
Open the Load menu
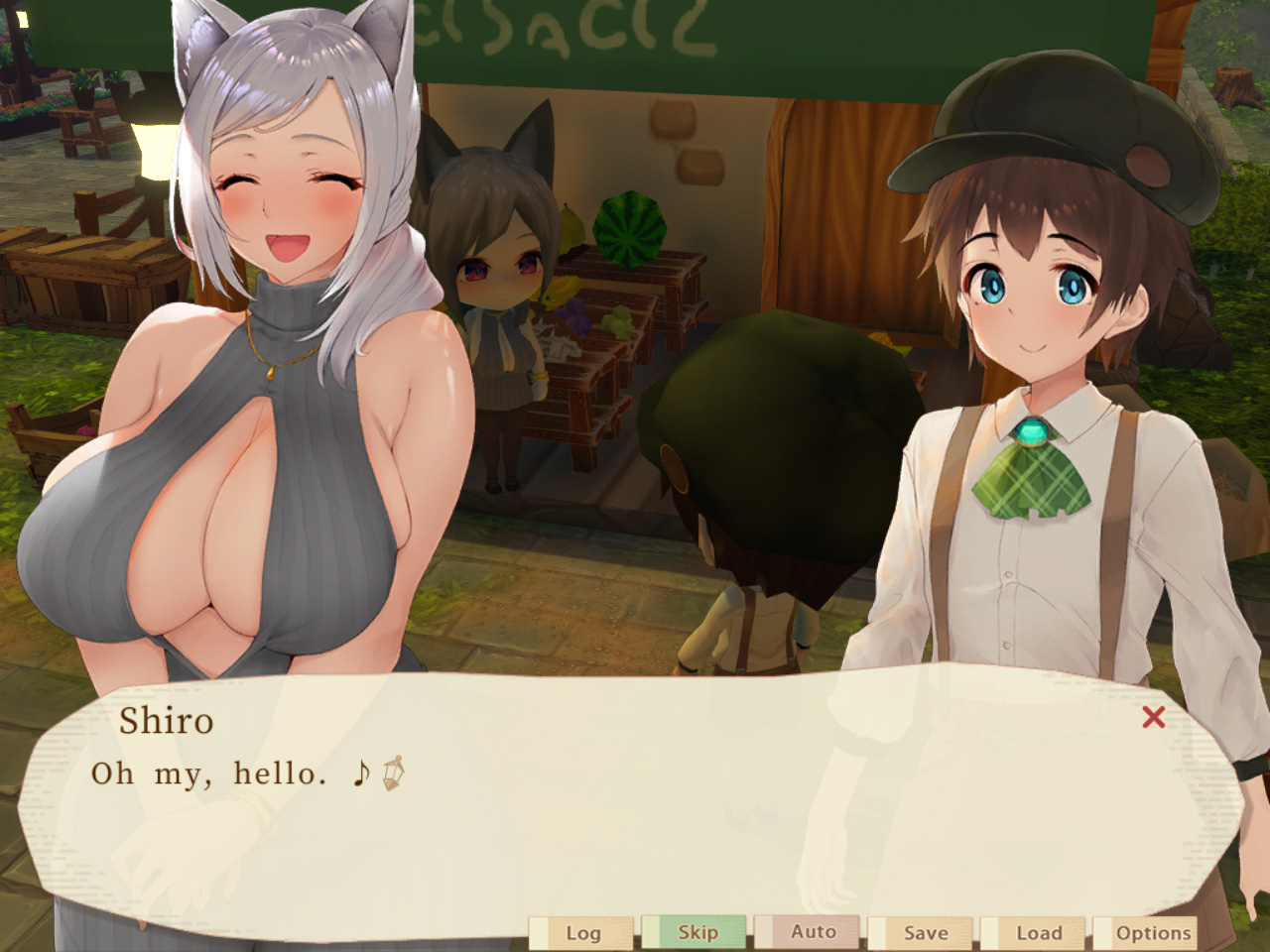pos(1037,933)
